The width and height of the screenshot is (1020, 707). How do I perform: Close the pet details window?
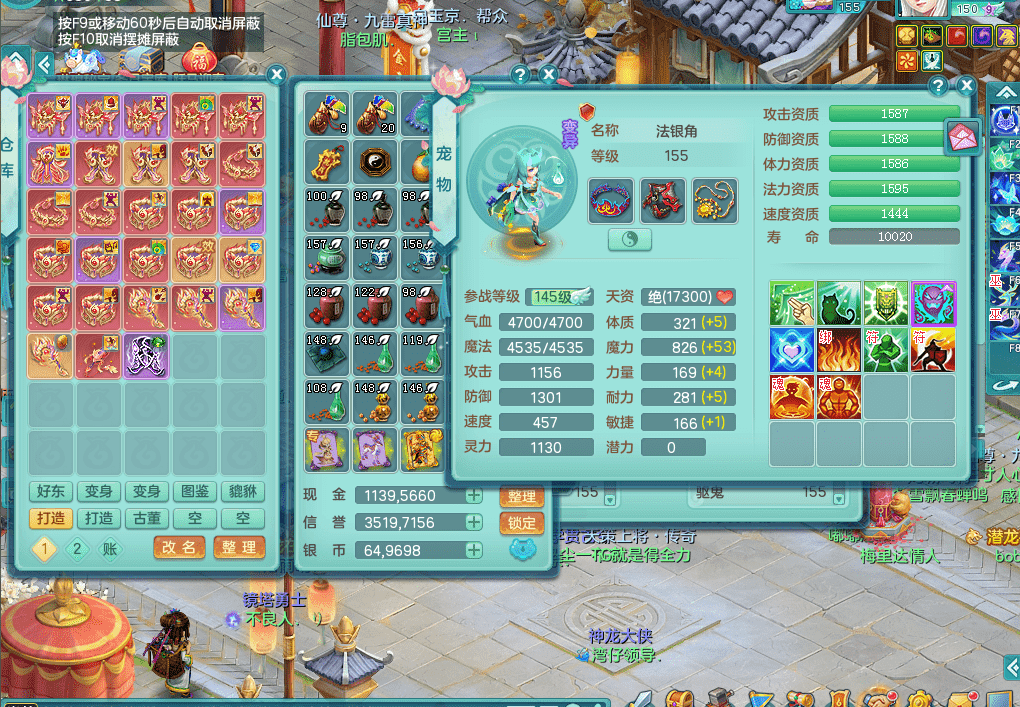[x=966, y=86]
